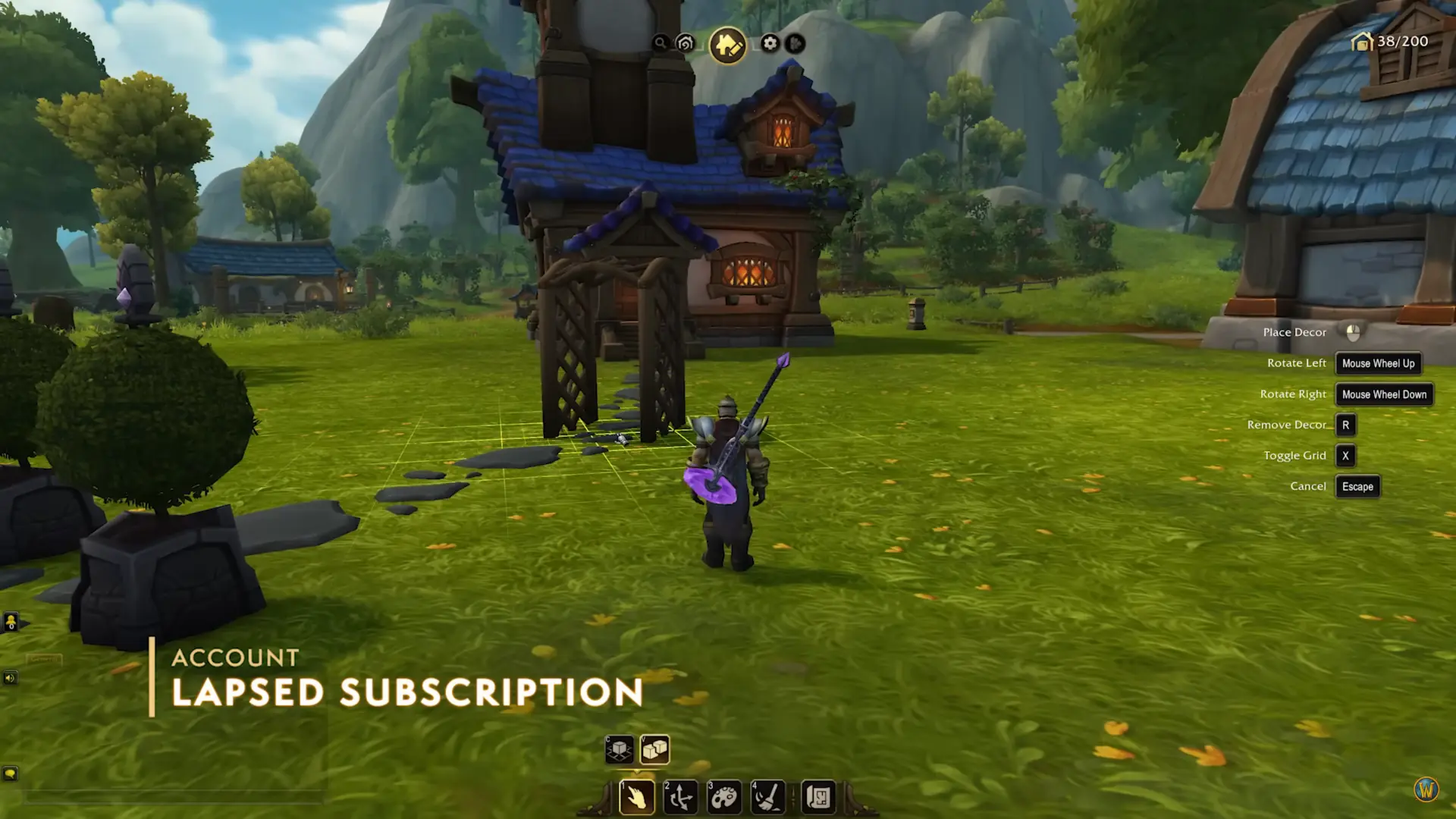Viewport: 1456px width, 819px height.
Task: Choose the broom cleanup tool
Action: (x=767, y=797)
